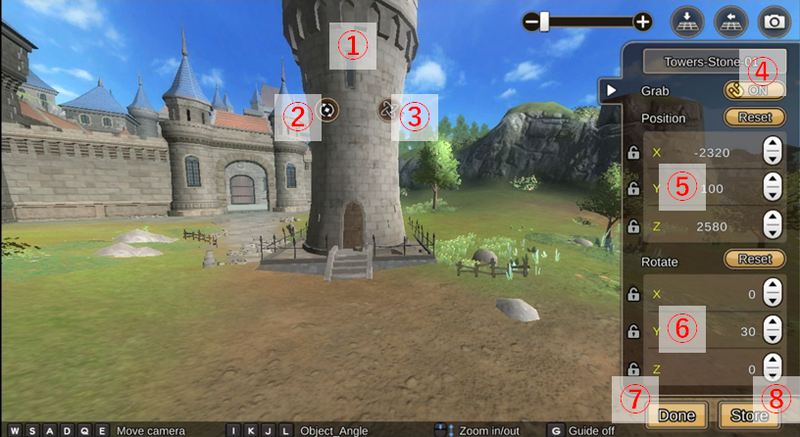Viewport: 800px width, 437px height.
Task: Reset the object's Position values
Action: [x=753, y=117]
